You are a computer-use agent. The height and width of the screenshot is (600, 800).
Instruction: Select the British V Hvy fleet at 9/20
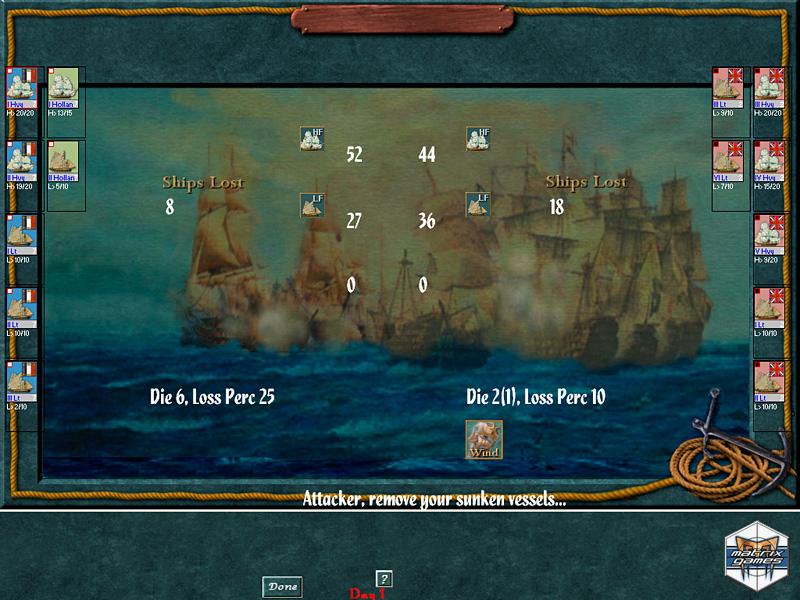[x=768, y=239]
